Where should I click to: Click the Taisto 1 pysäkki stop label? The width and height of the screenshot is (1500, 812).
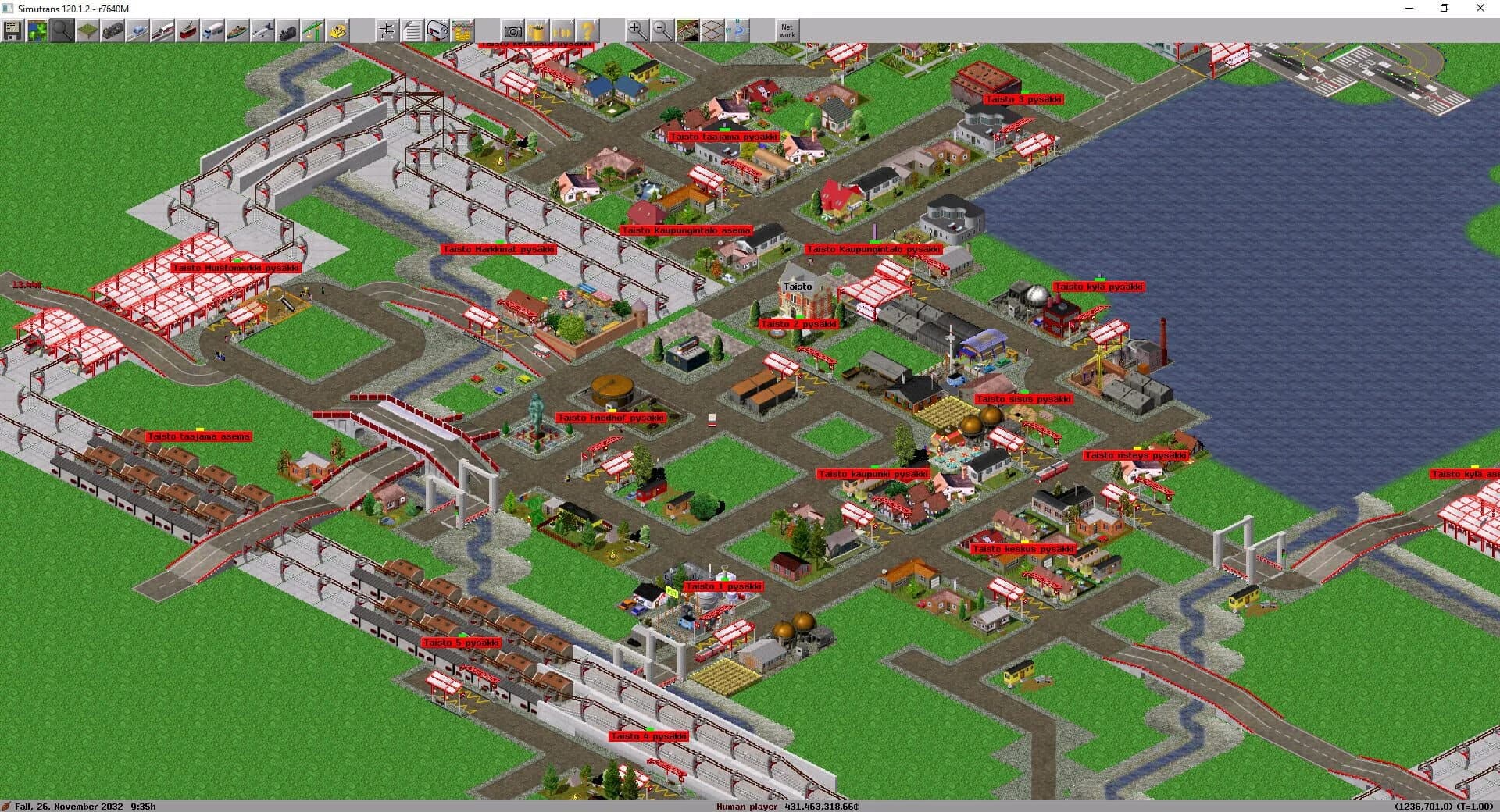pos(723,586)
